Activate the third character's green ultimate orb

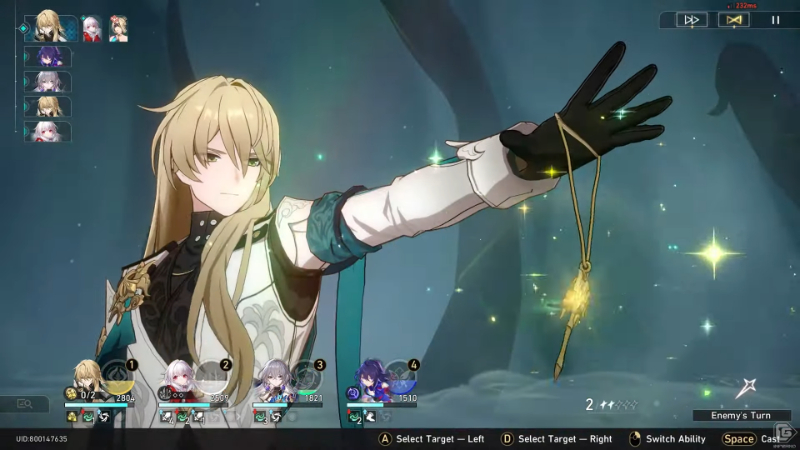[x=305, y=374]
